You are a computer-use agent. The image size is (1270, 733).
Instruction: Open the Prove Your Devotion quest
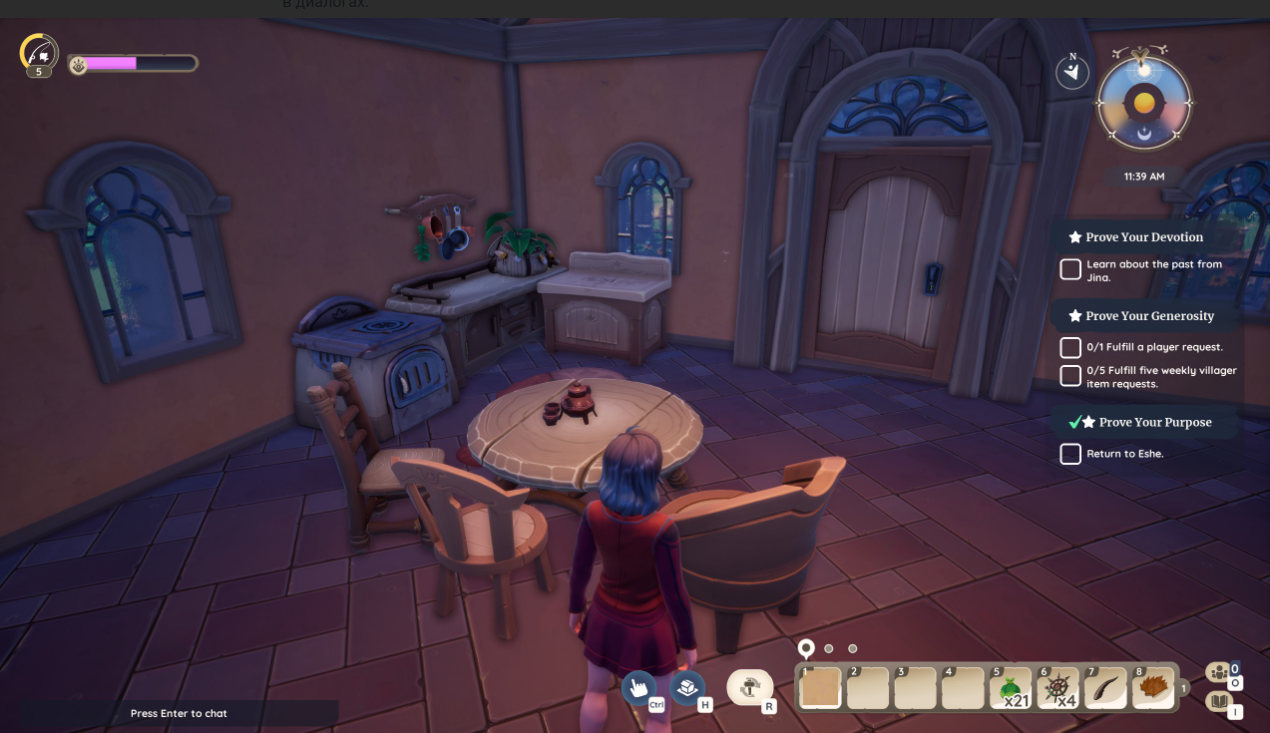(x=1143, y=237)
